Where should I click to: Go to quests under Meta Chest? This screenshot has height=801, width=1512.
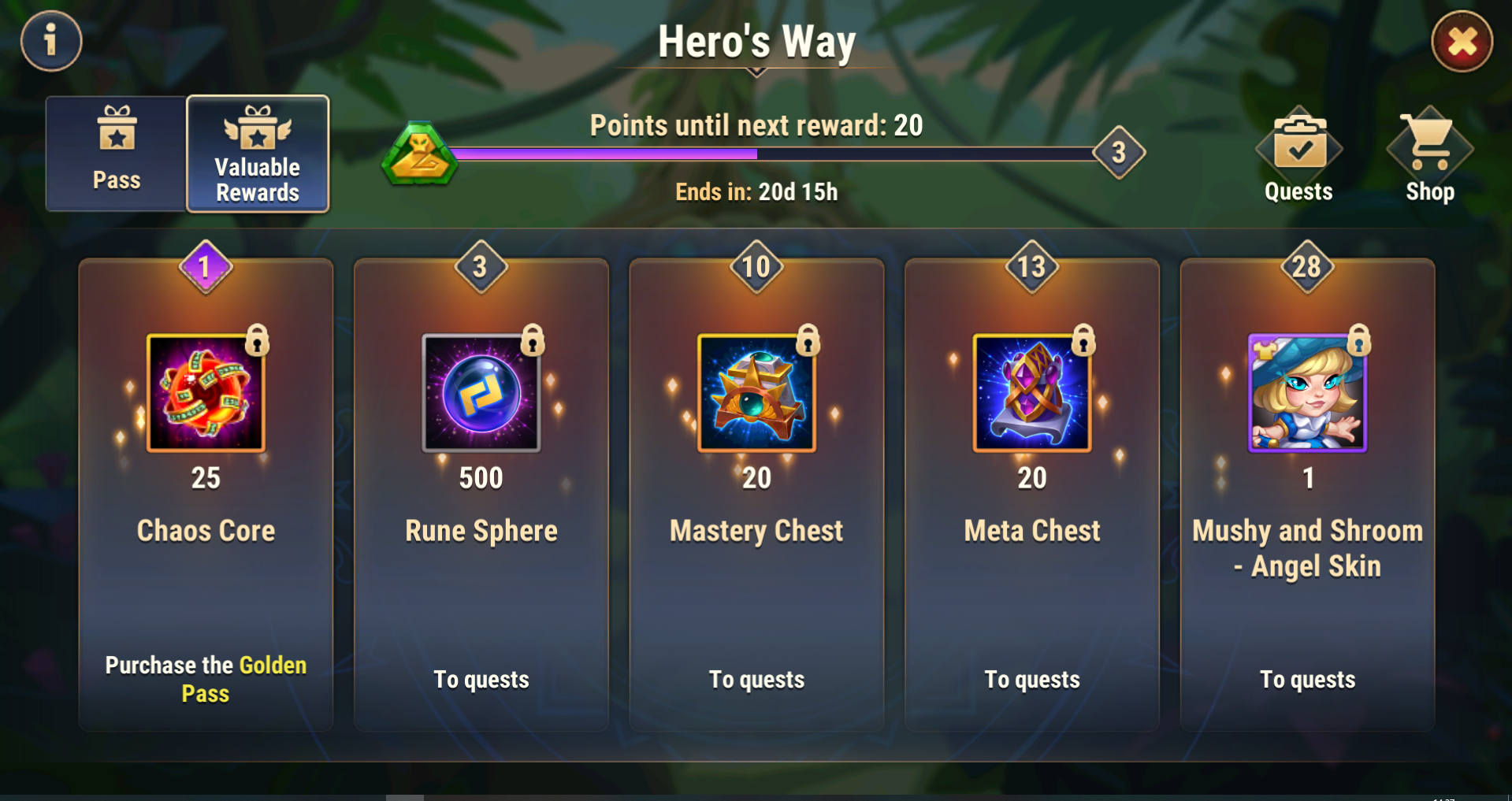click(x=1032, y=679)
